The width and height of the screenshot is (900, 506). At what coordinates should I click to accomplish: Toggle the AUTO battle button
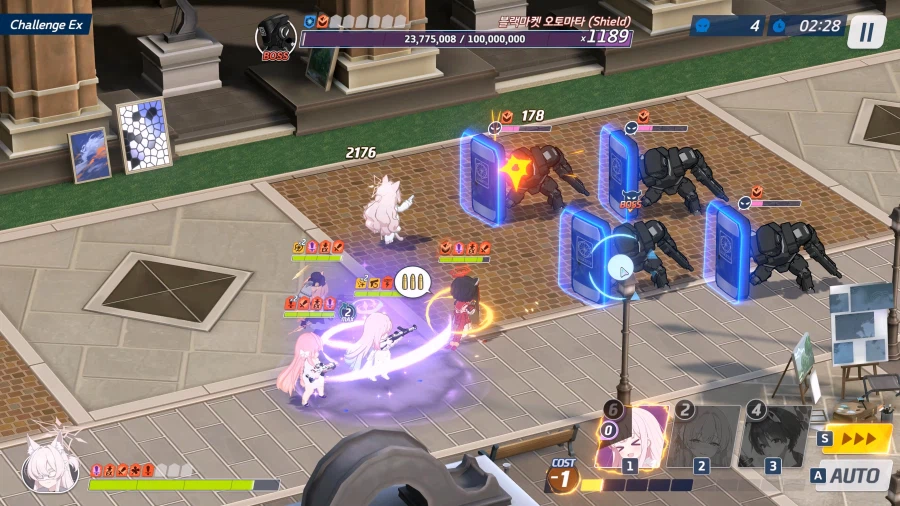852,475
